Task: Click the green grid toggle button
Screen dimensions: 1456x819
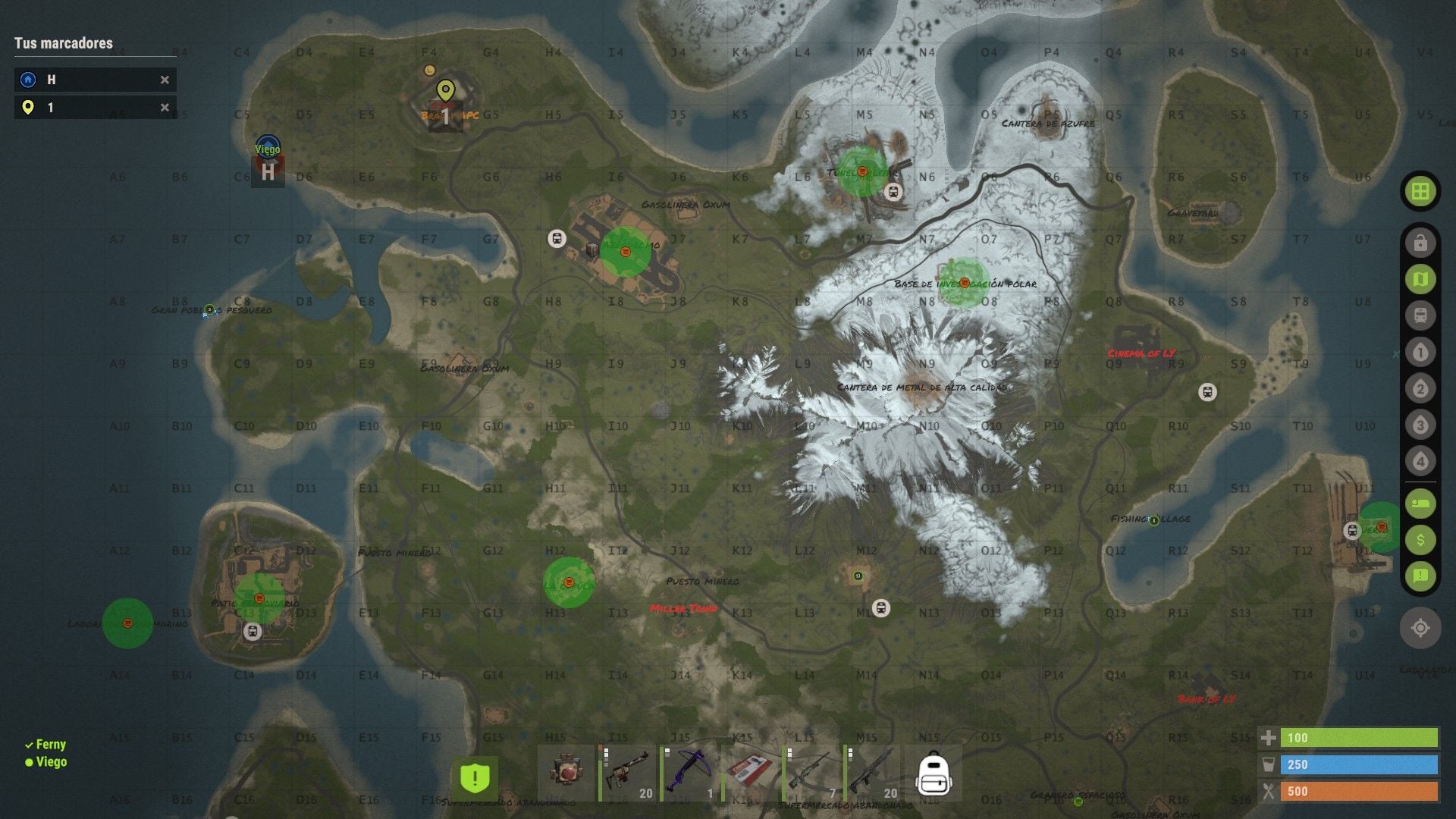Action: coord(1420,191)
